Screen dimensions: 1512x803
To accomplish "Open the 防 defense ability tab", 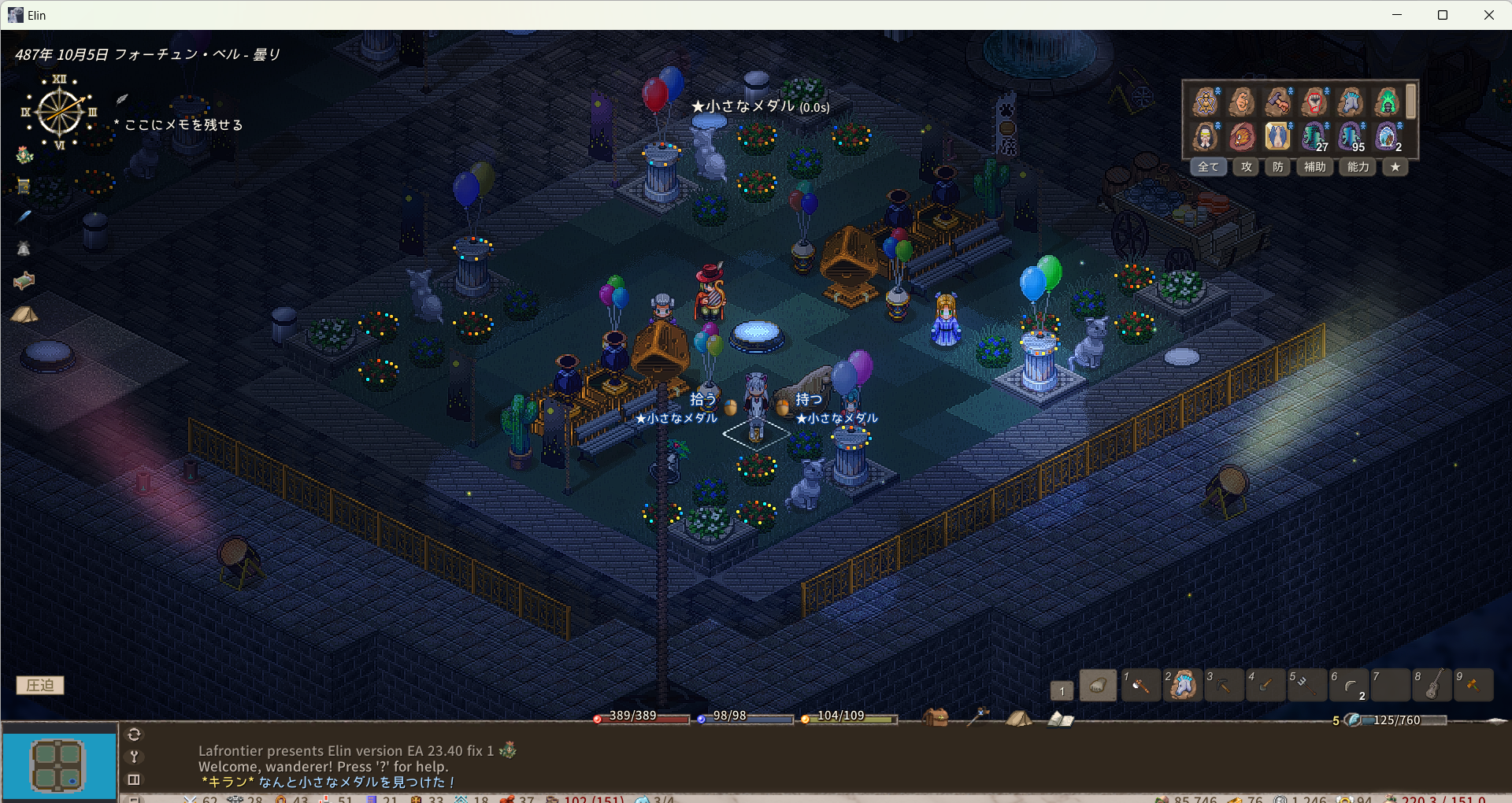I will 1277,167.
